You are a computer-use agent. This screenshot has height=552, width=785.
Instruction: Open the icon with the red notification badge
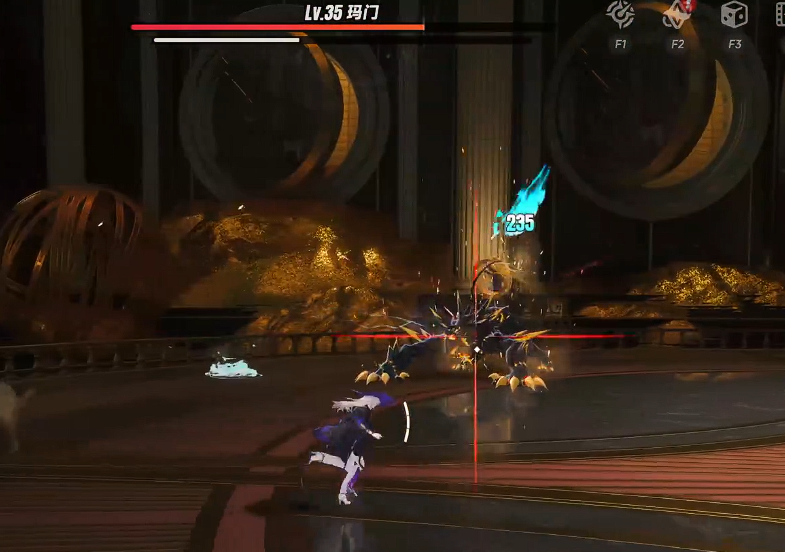(677, 15)
